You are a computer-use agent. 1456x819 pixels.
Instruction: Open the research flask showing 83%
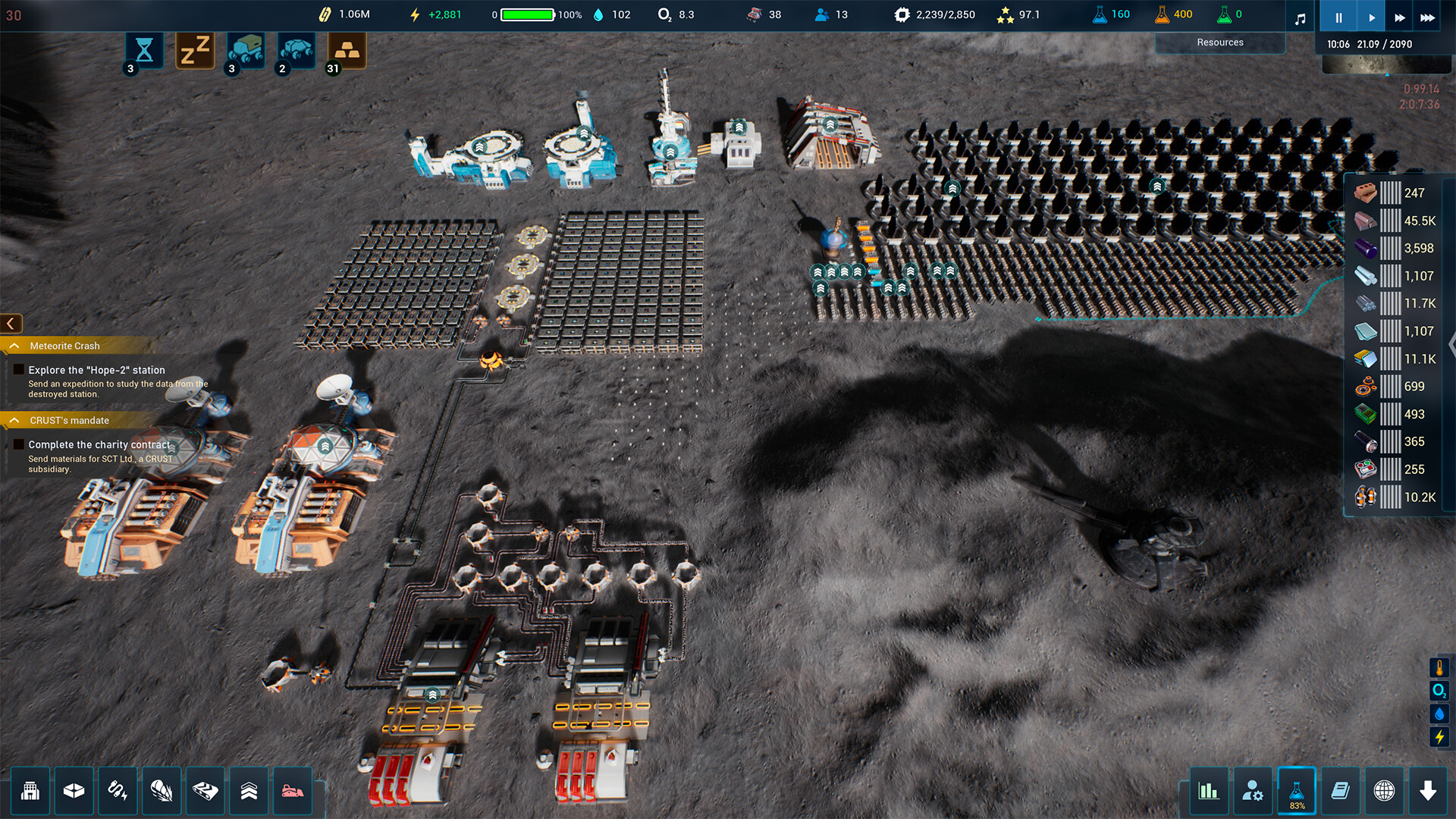[1298, 792]
